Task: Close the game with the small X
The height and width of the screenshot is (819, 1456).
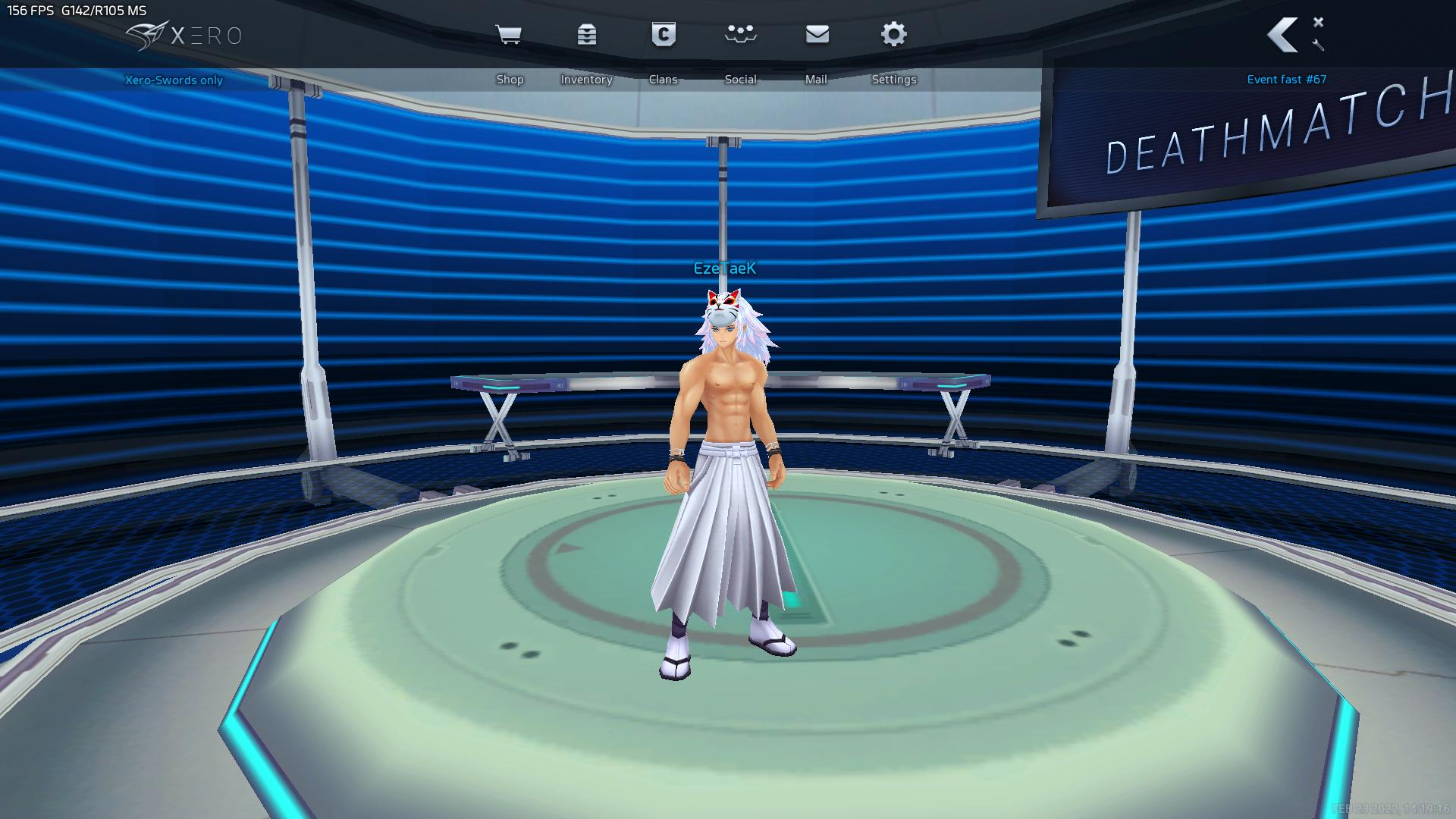Action: tap(1319, 22)
